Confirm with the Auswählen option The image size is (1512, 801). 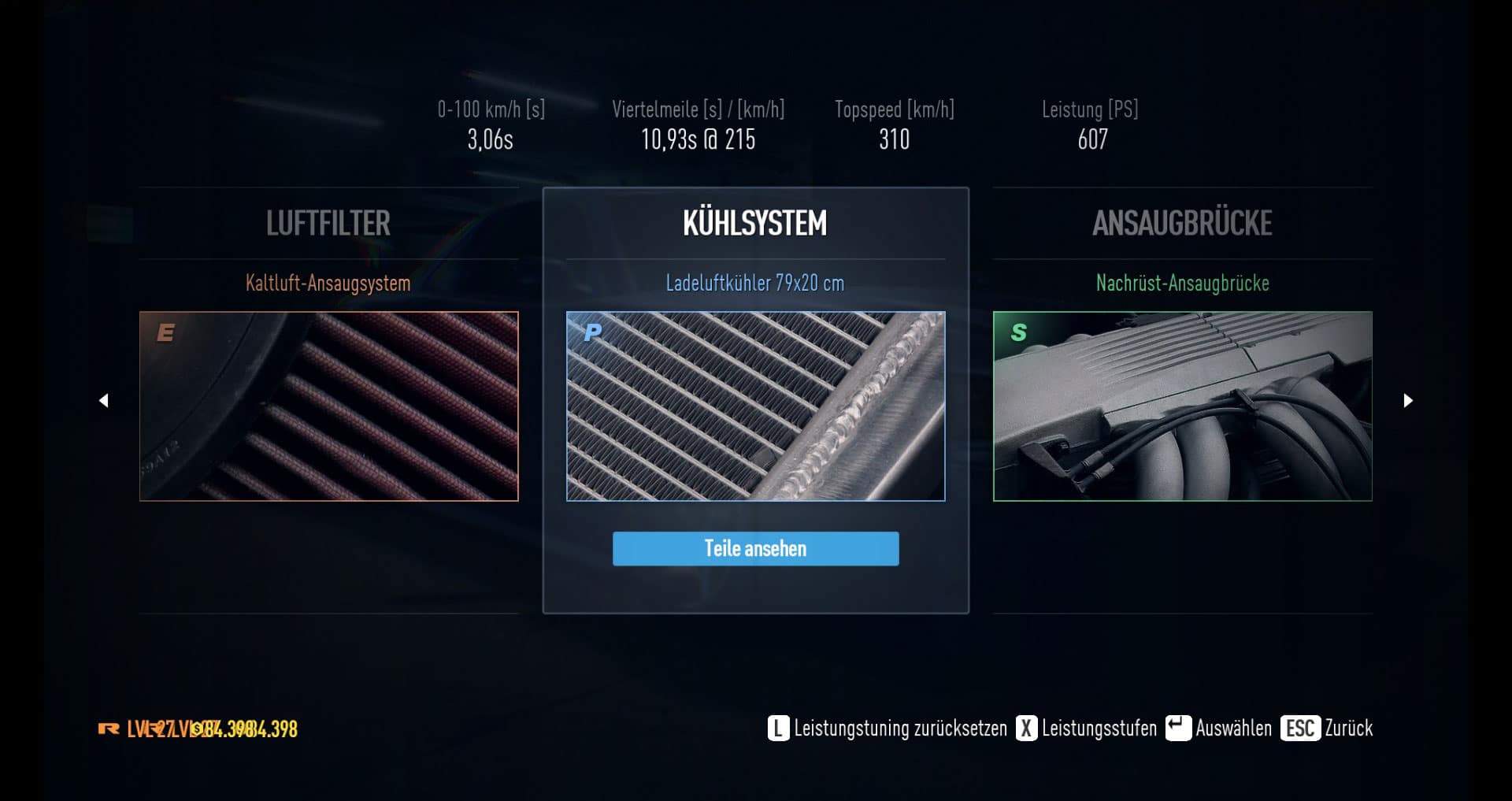point(1219,728)
